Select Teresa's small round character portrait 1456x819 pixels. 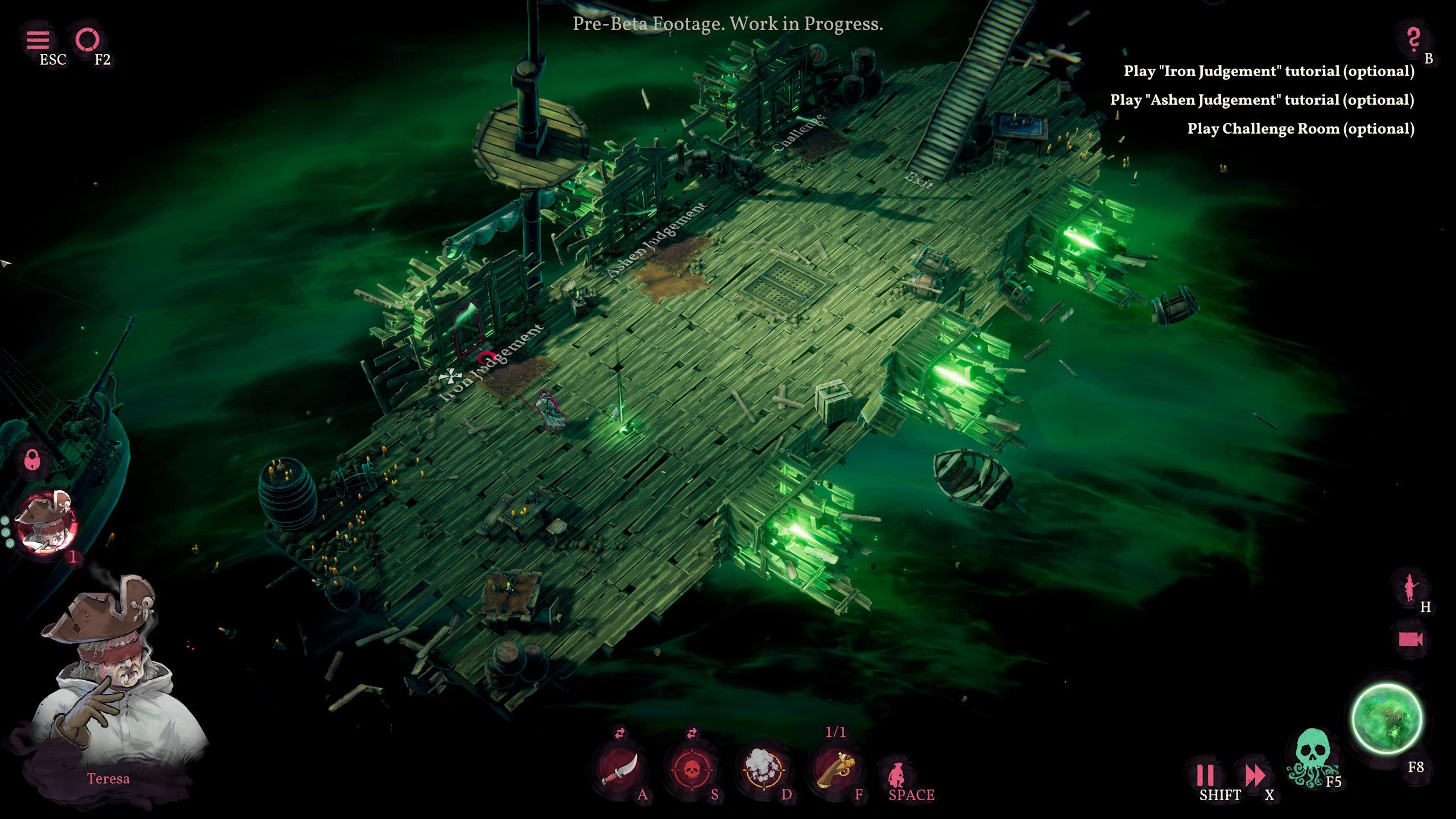click(45, 523)
